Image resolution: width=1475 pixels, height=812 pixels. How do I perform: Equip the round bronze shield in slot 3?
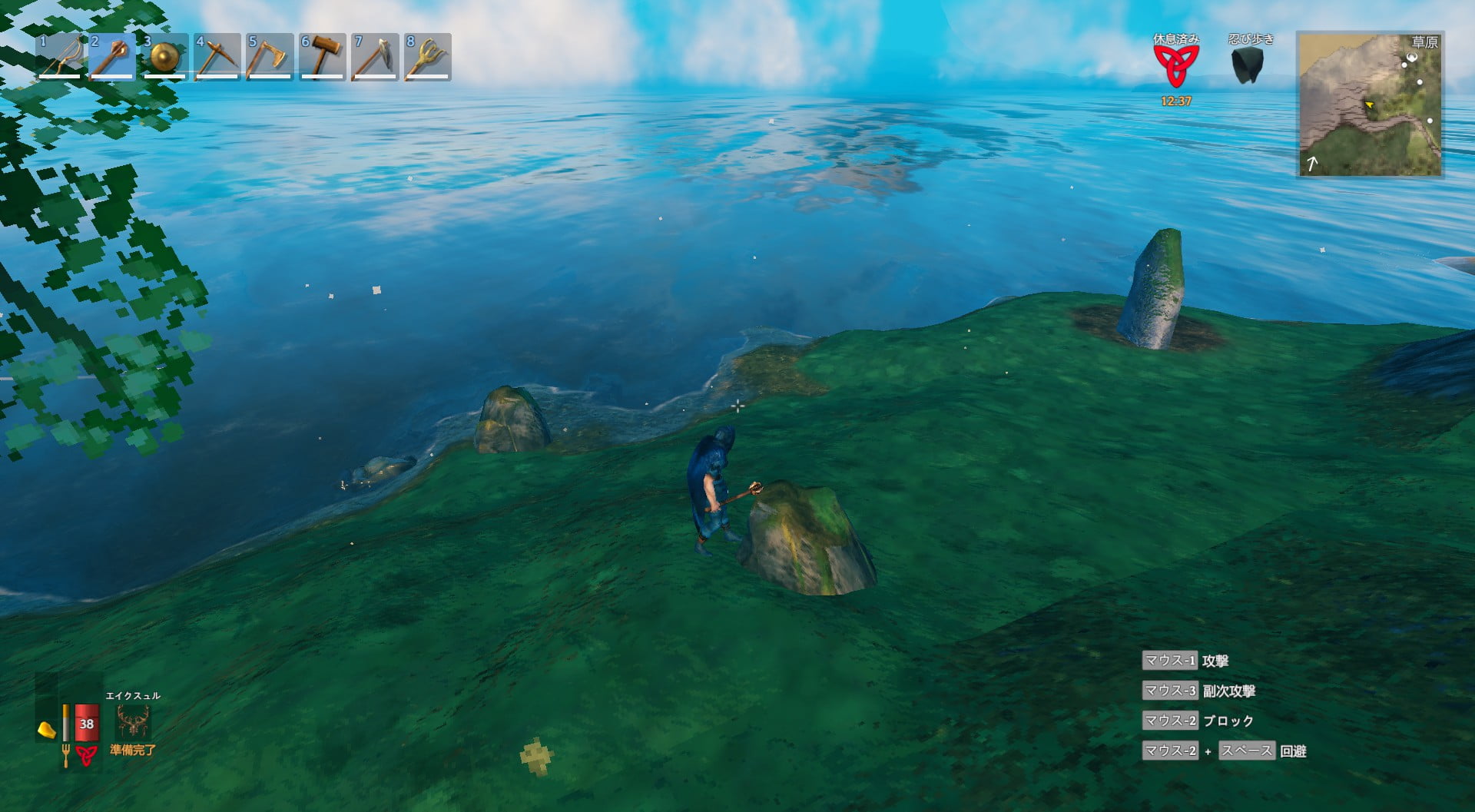(164, 57)
